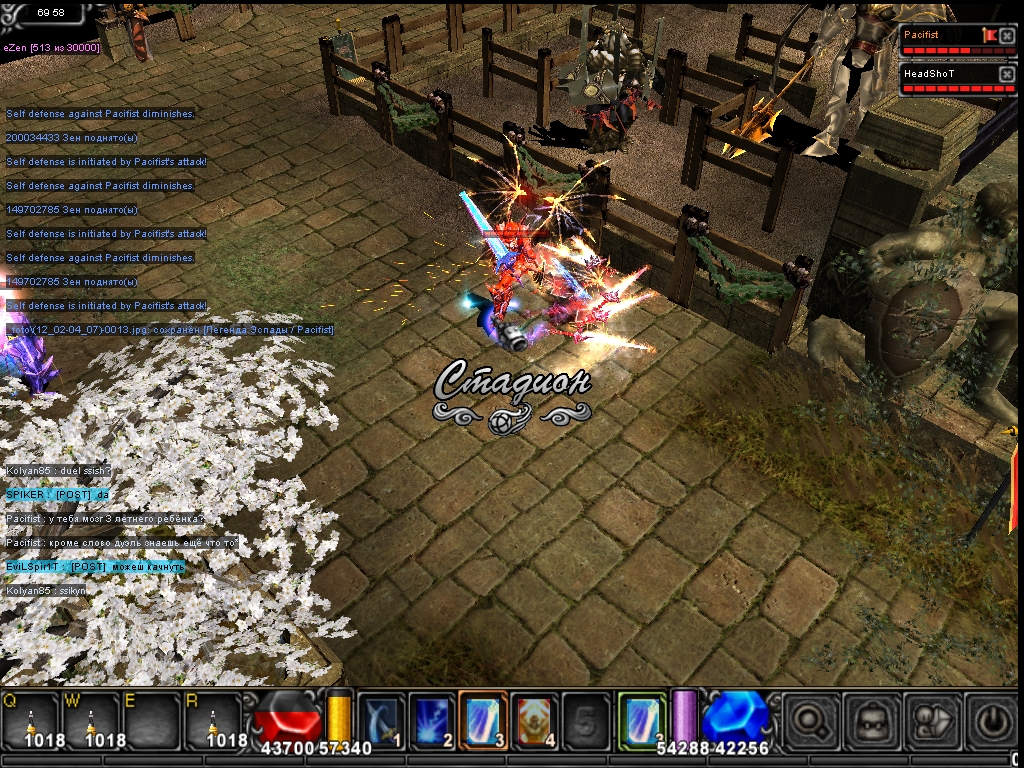Choose the orange skill in hotbar slot 4

[537, 720]
